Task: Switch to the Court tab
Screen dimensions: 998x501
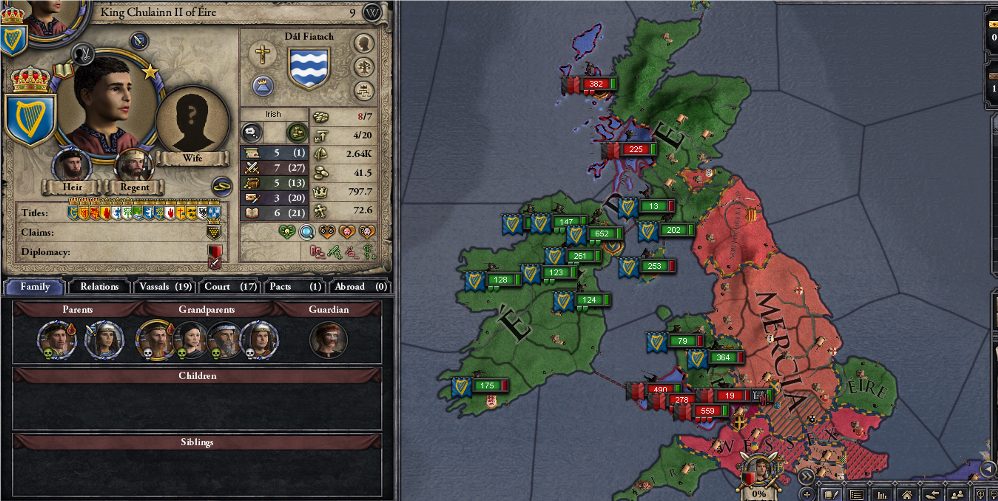Action: (231, 286)
